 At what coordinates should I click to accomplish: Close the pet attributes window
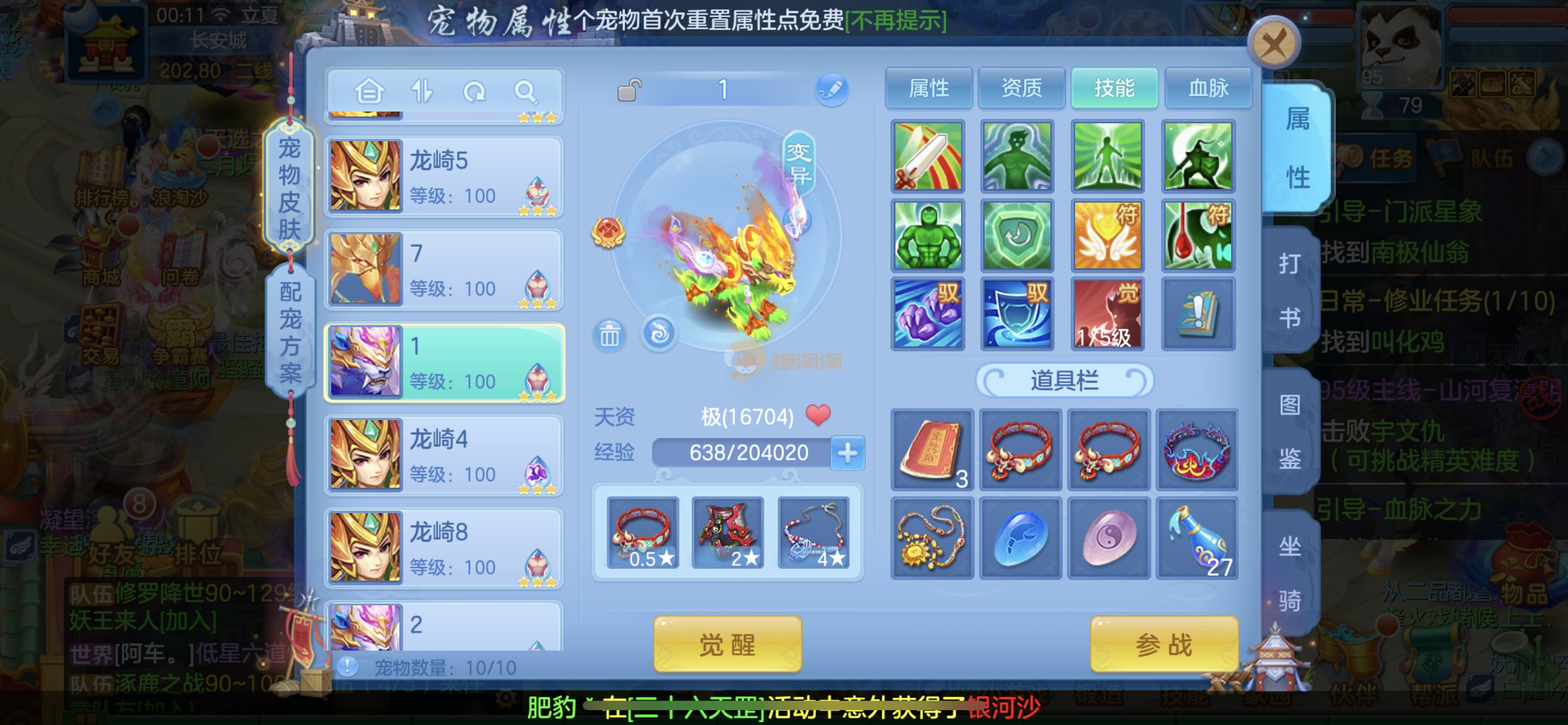[1273, 43]
